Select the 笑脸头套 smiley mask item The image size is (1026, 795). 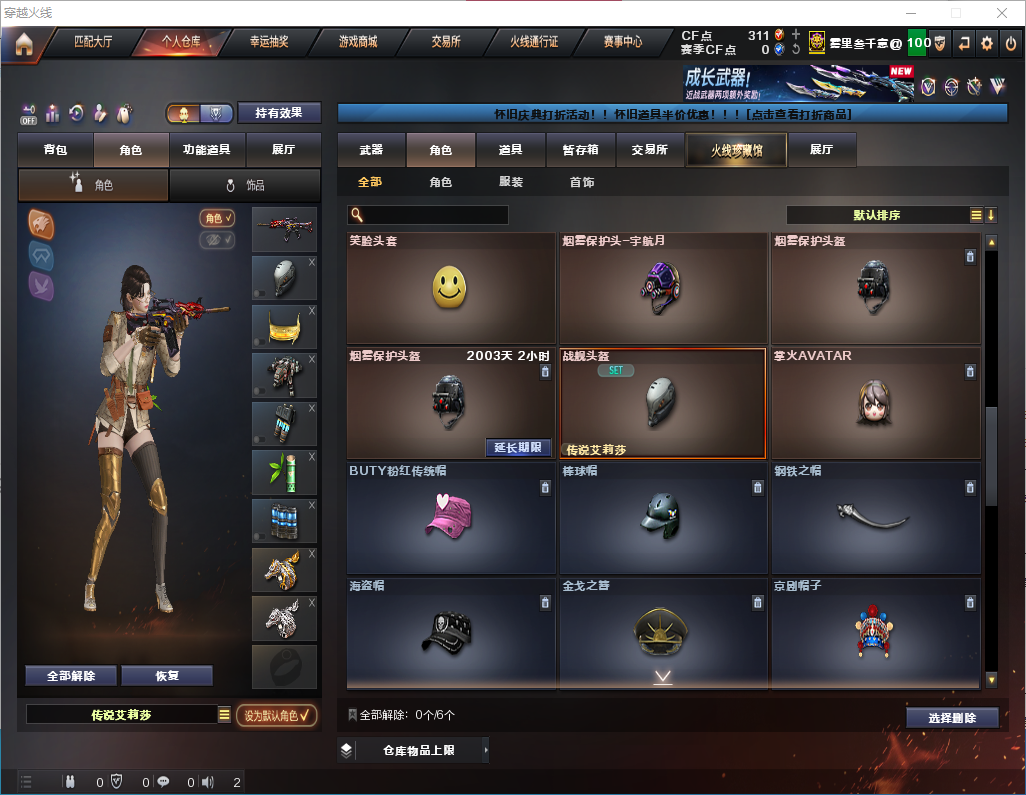click(x=451, y=289)
